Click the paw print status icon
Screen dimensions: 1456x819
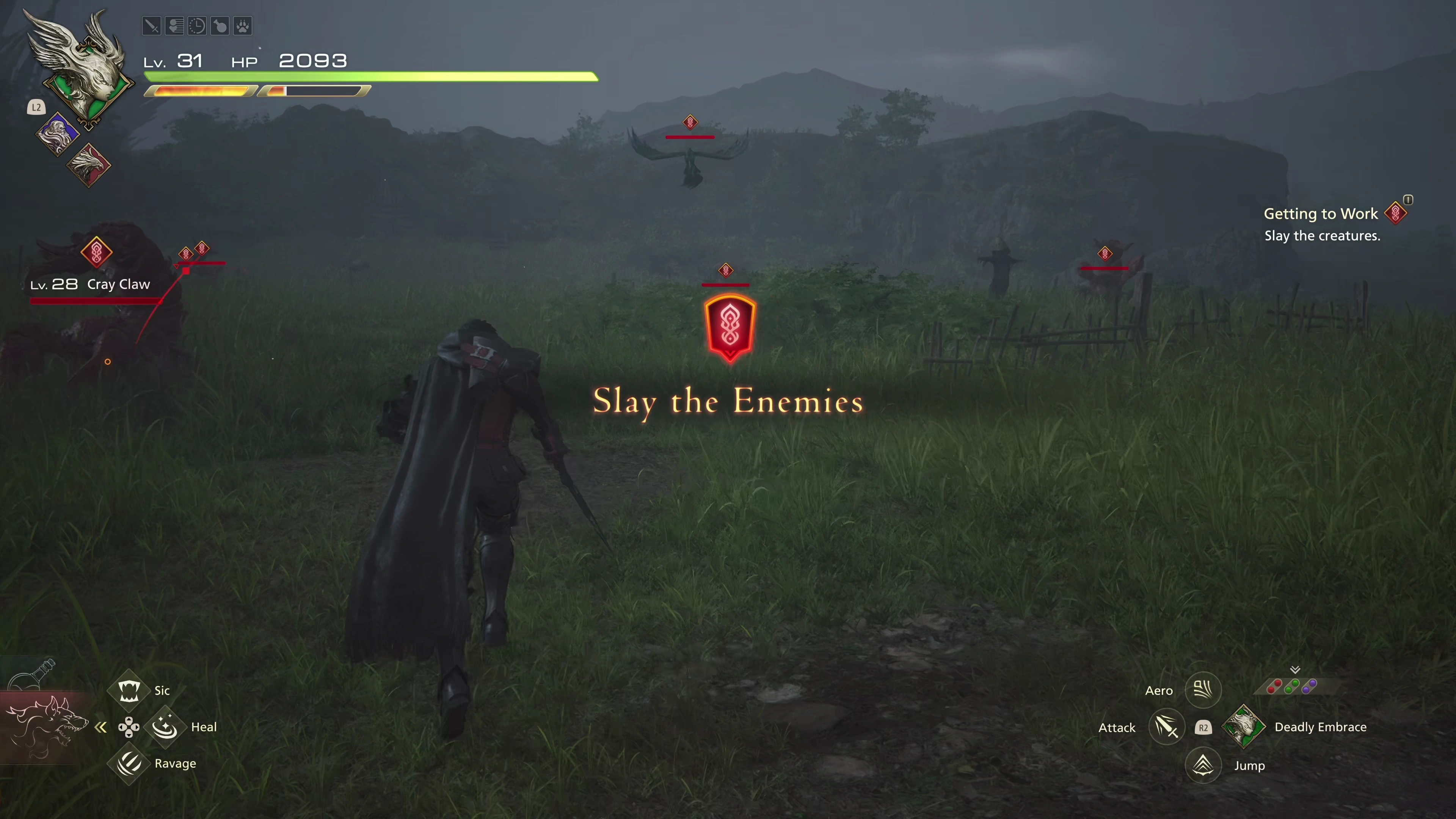(x=243, y=26)
